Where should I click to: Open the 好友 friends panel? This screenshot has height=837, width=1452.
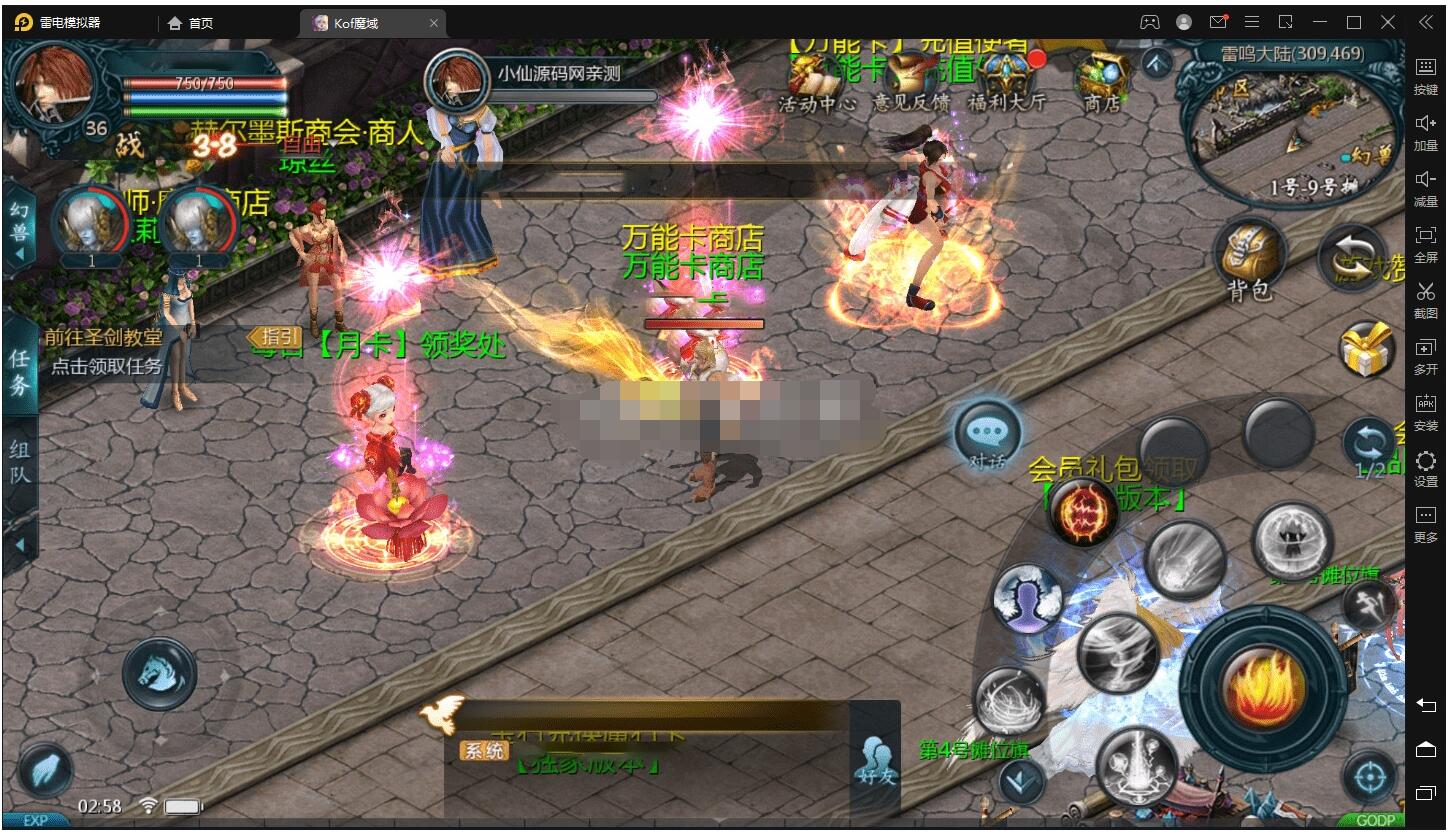[x=875, y=758]
